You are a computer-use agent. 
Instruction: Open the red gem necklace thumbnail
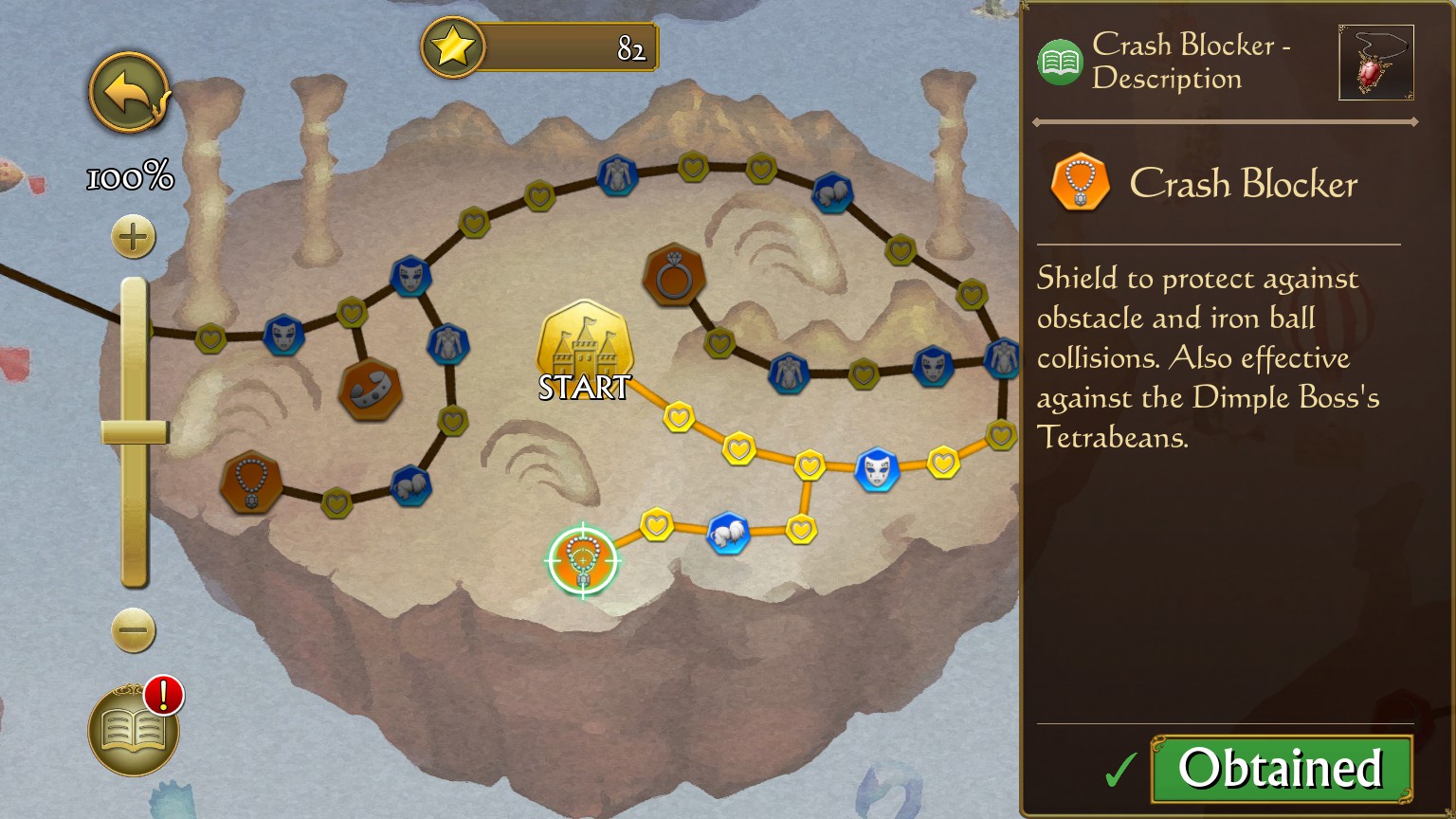tap(1375, 63)
